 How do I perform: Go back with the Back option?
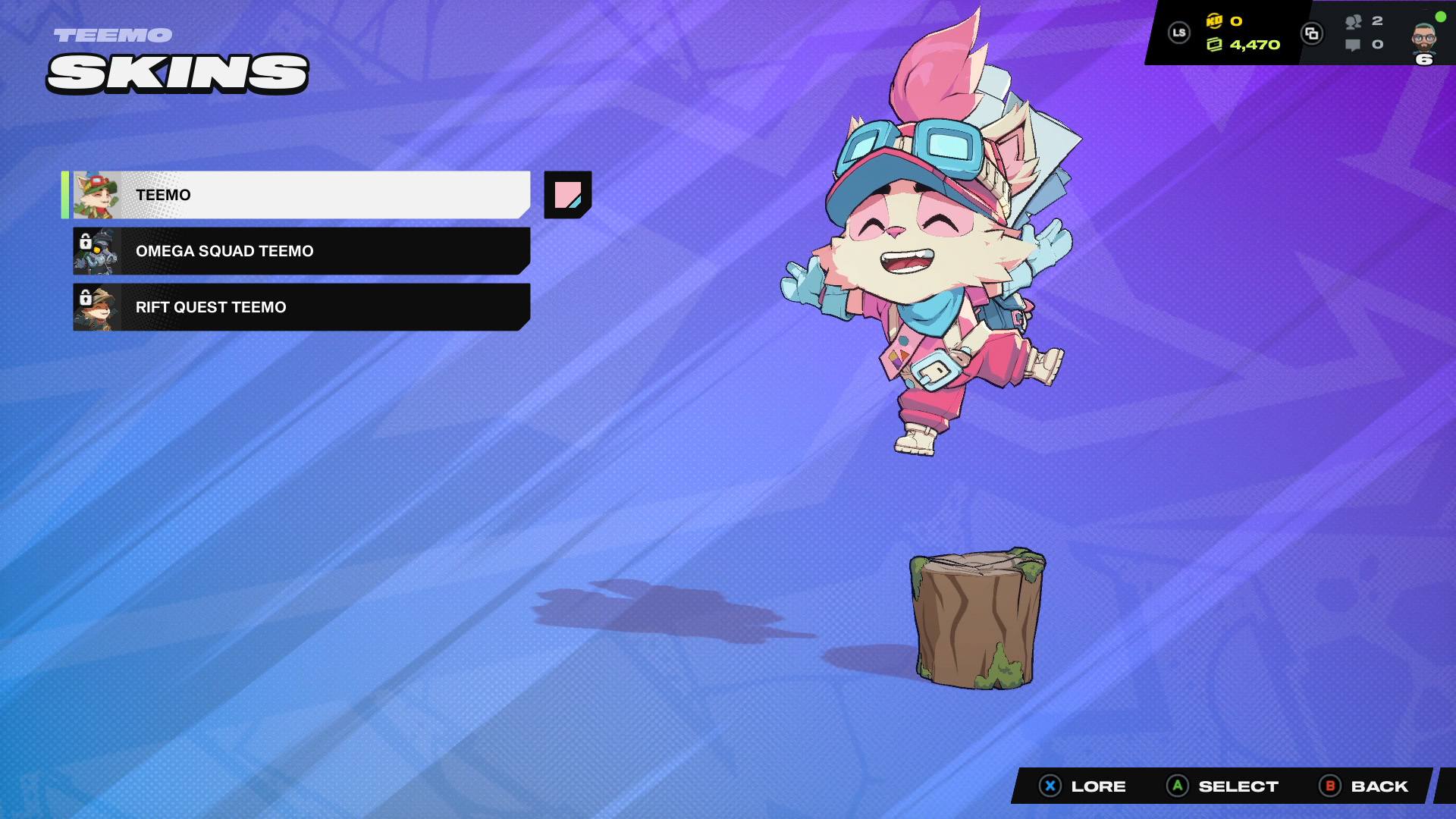point(1364,786)
